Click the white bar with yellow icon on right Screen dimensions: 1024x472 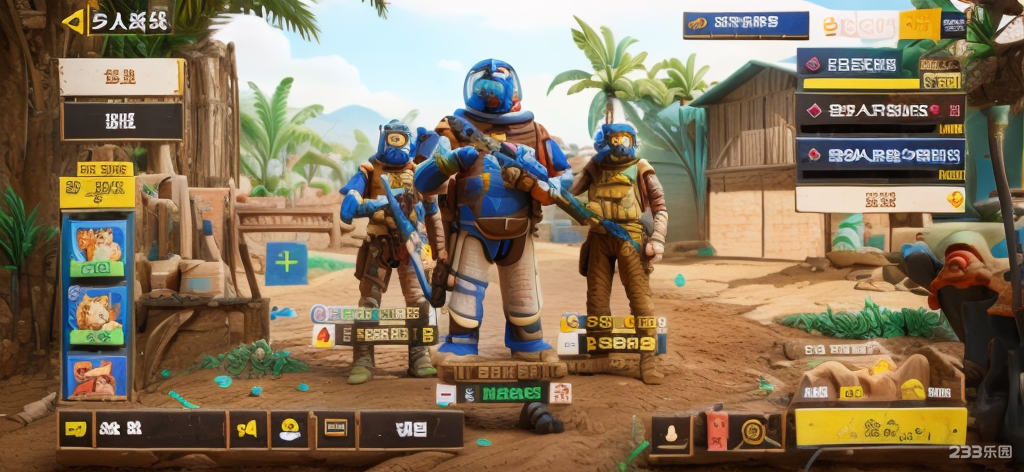tap(880, 199)
